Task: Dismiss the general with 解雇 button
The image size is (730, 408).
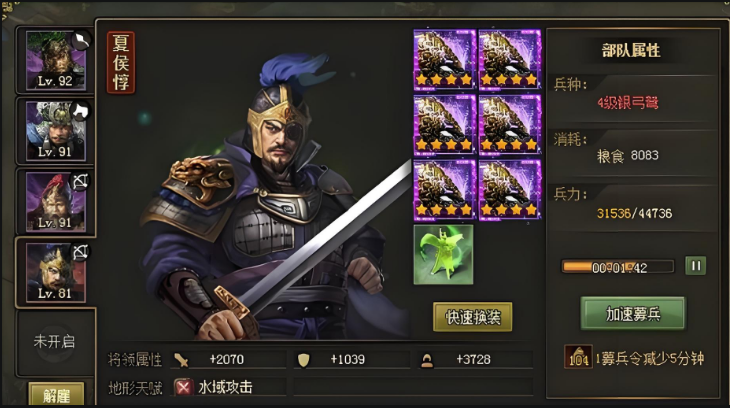Action: point(56,395)
